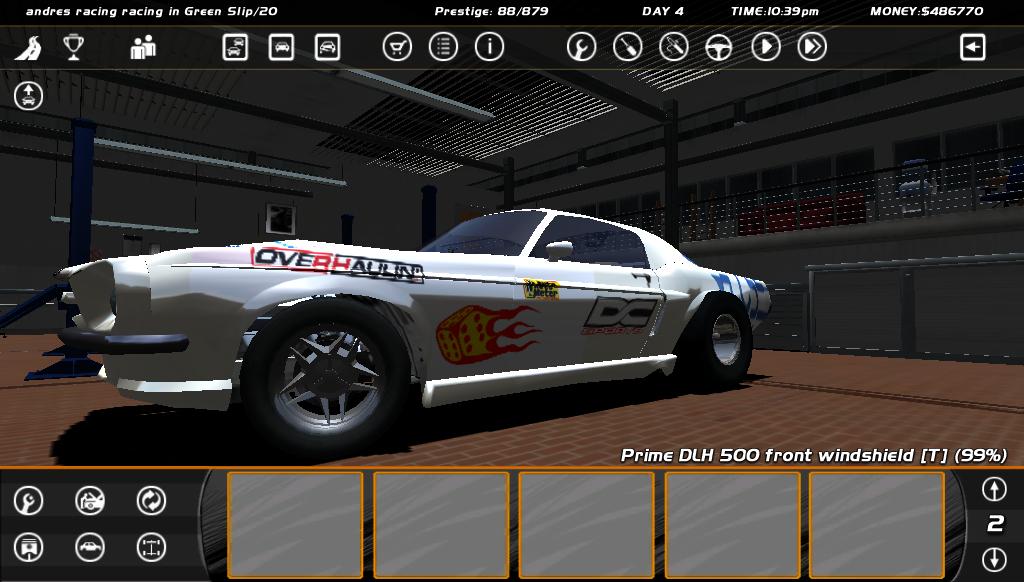Viewport: 1024px width, 582px height.
Task: Click the car lift icon
Action: [28, 95]
